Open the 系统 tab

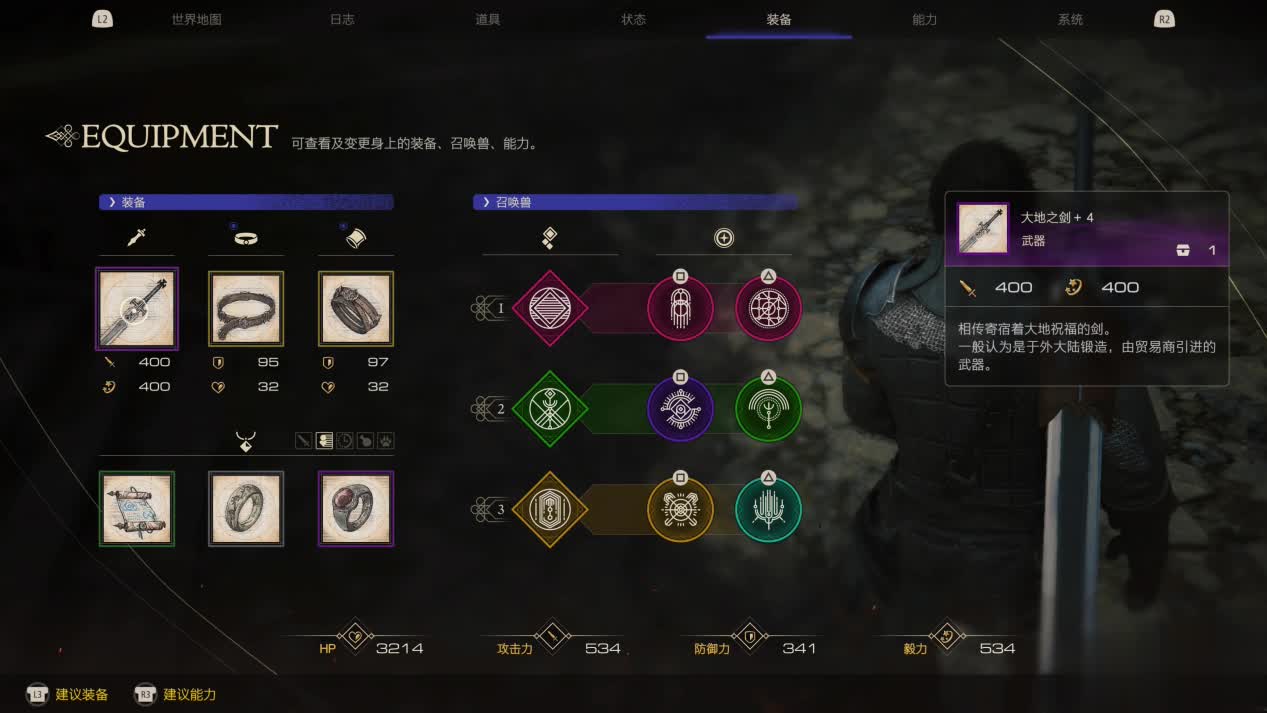tap(1070, 20)
